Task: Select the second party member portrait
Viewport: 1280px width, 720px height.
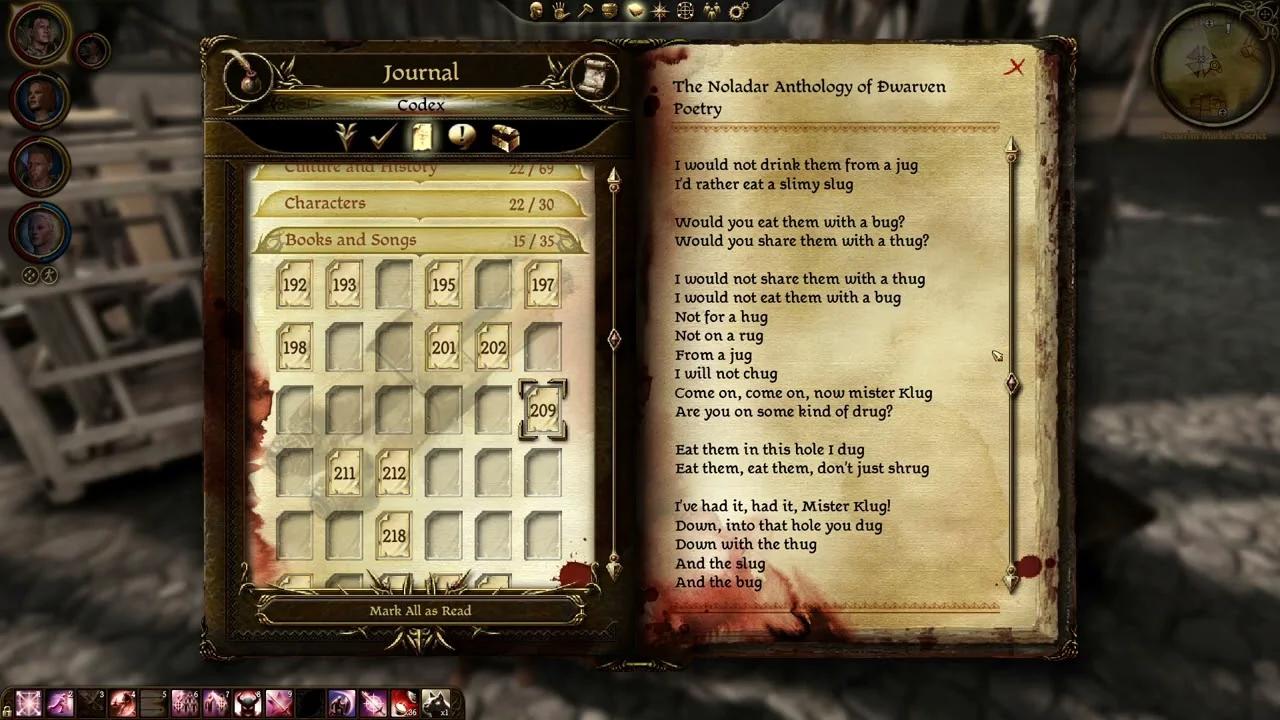Action: (40, 100)
